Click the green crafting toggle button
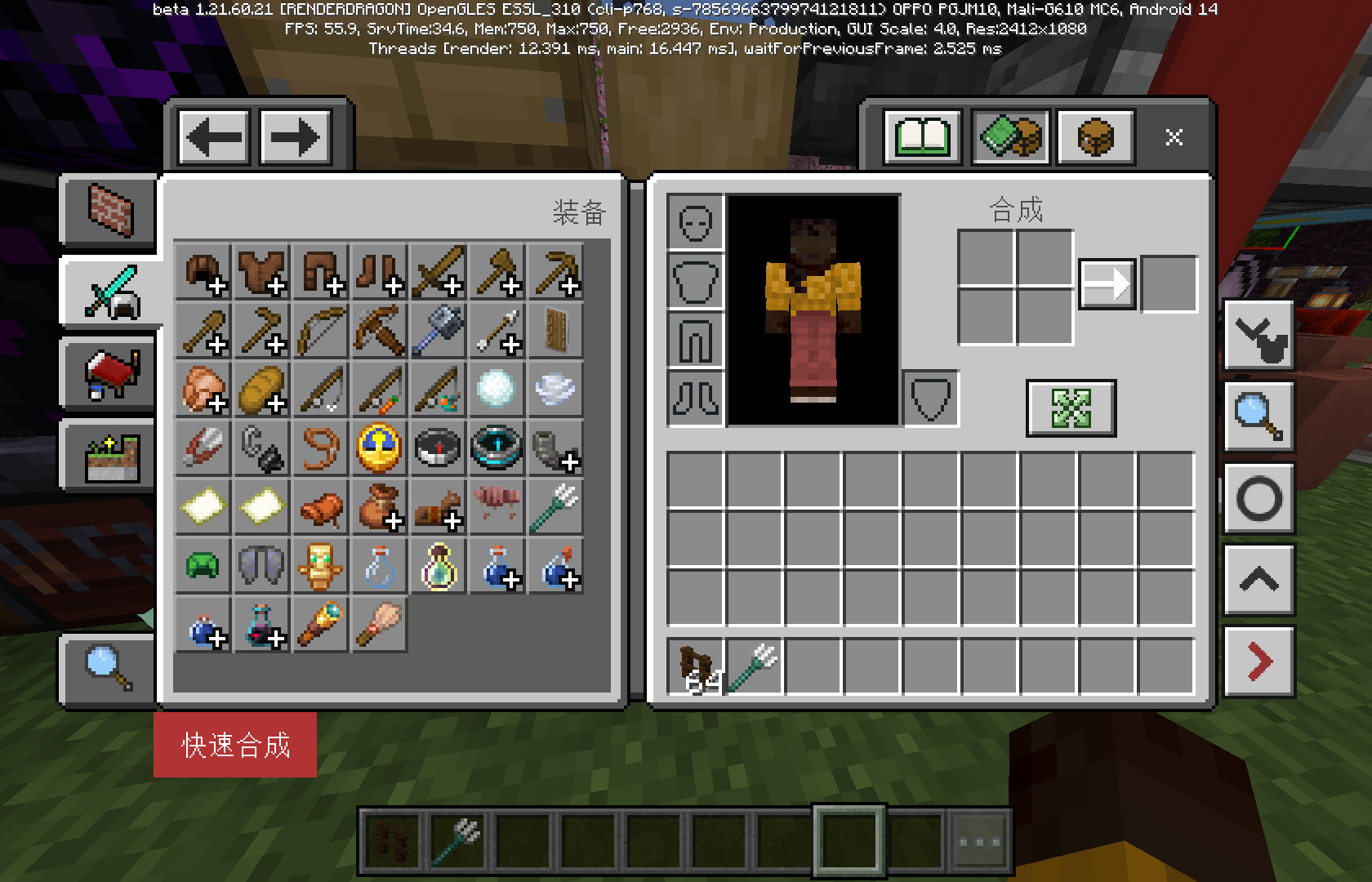1372x882 pixels. tap(1071, 408)
